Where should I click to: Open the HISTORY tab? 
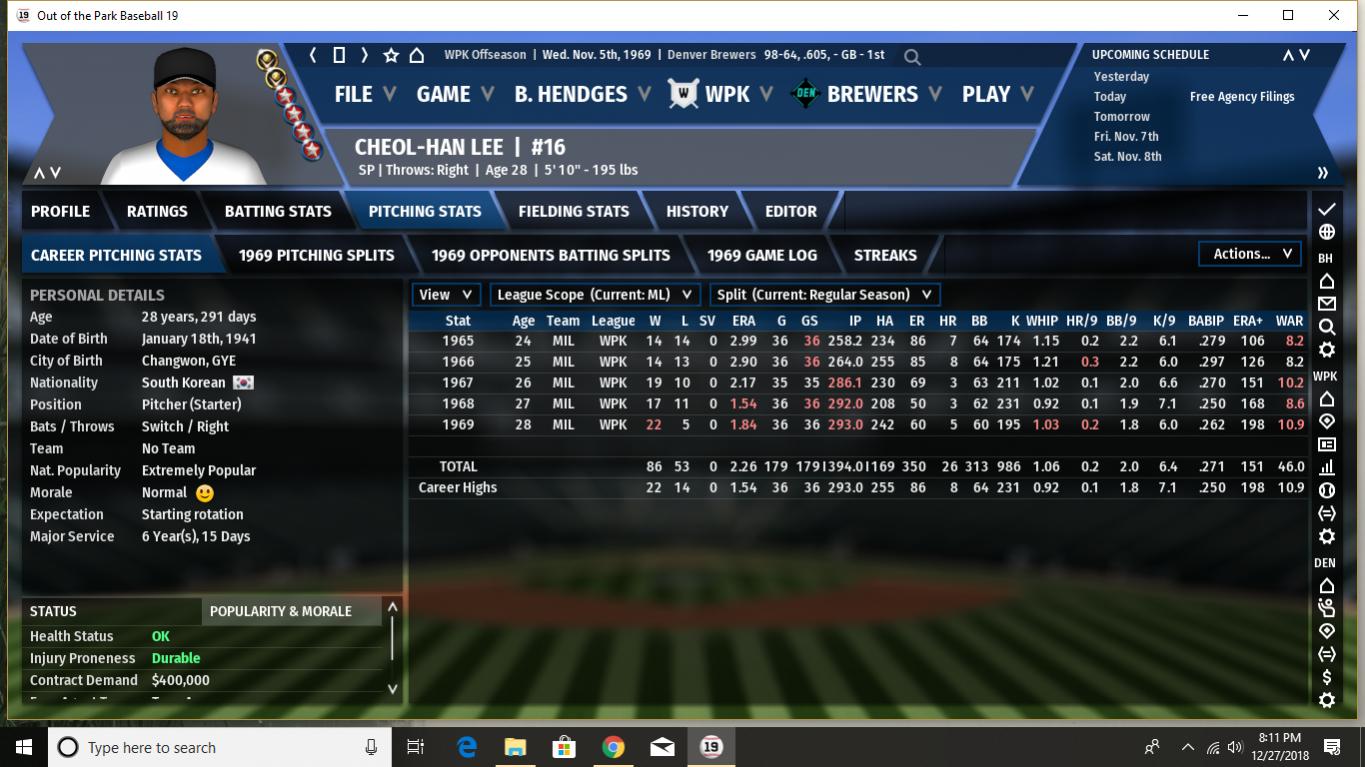[697, 211]
